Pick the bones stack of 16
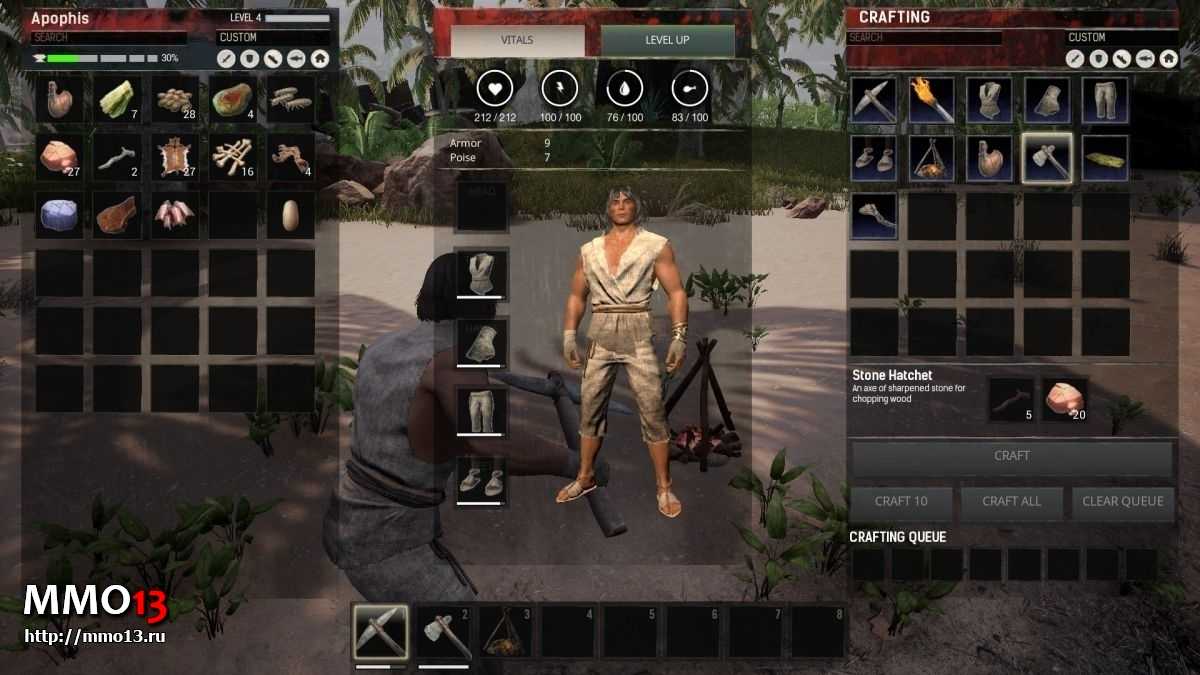The height and width of the screenshot is (675, 1200). click(233, 157)
